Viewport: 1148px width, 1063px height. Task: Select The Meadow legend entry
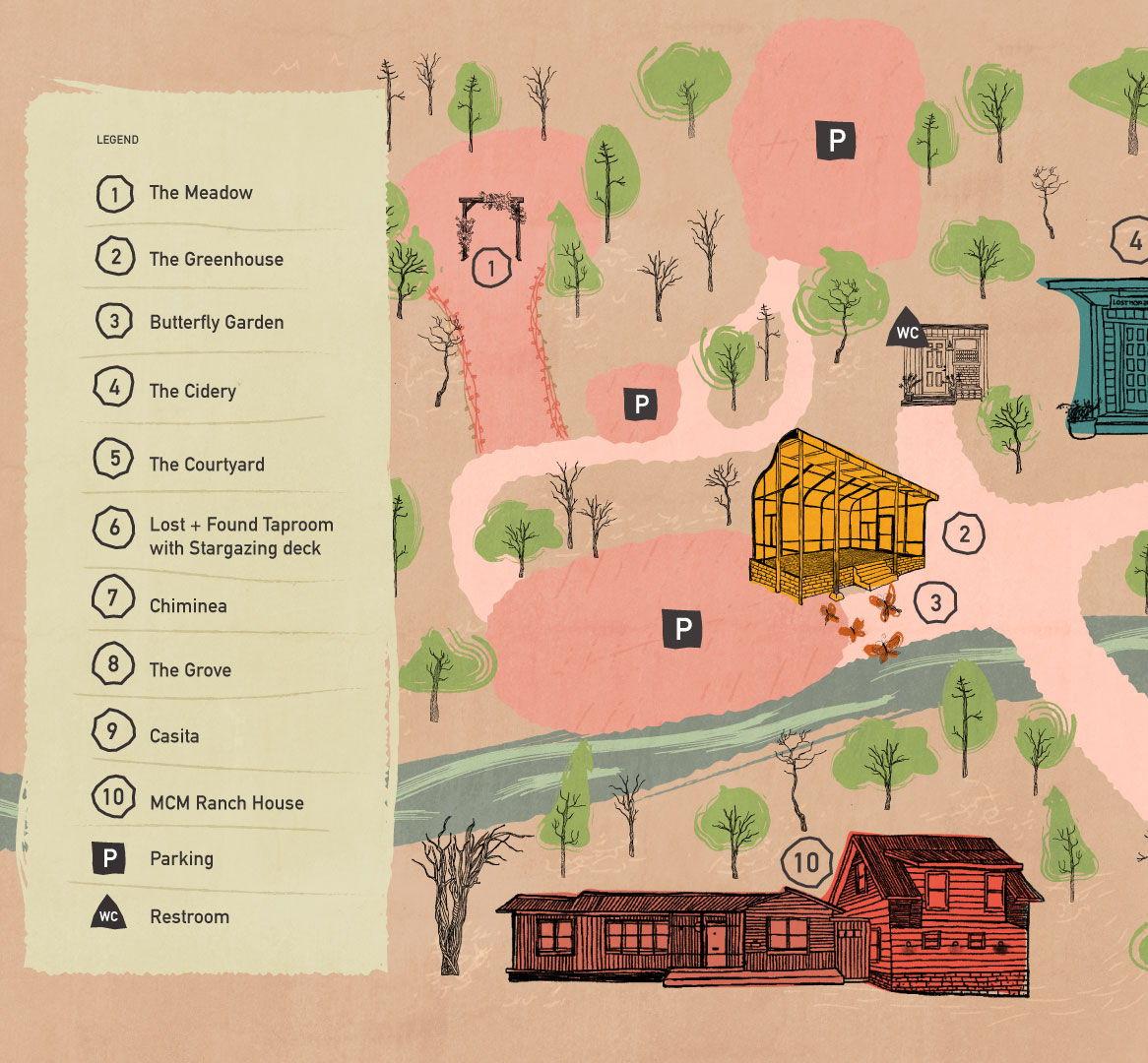pos(201,193)
